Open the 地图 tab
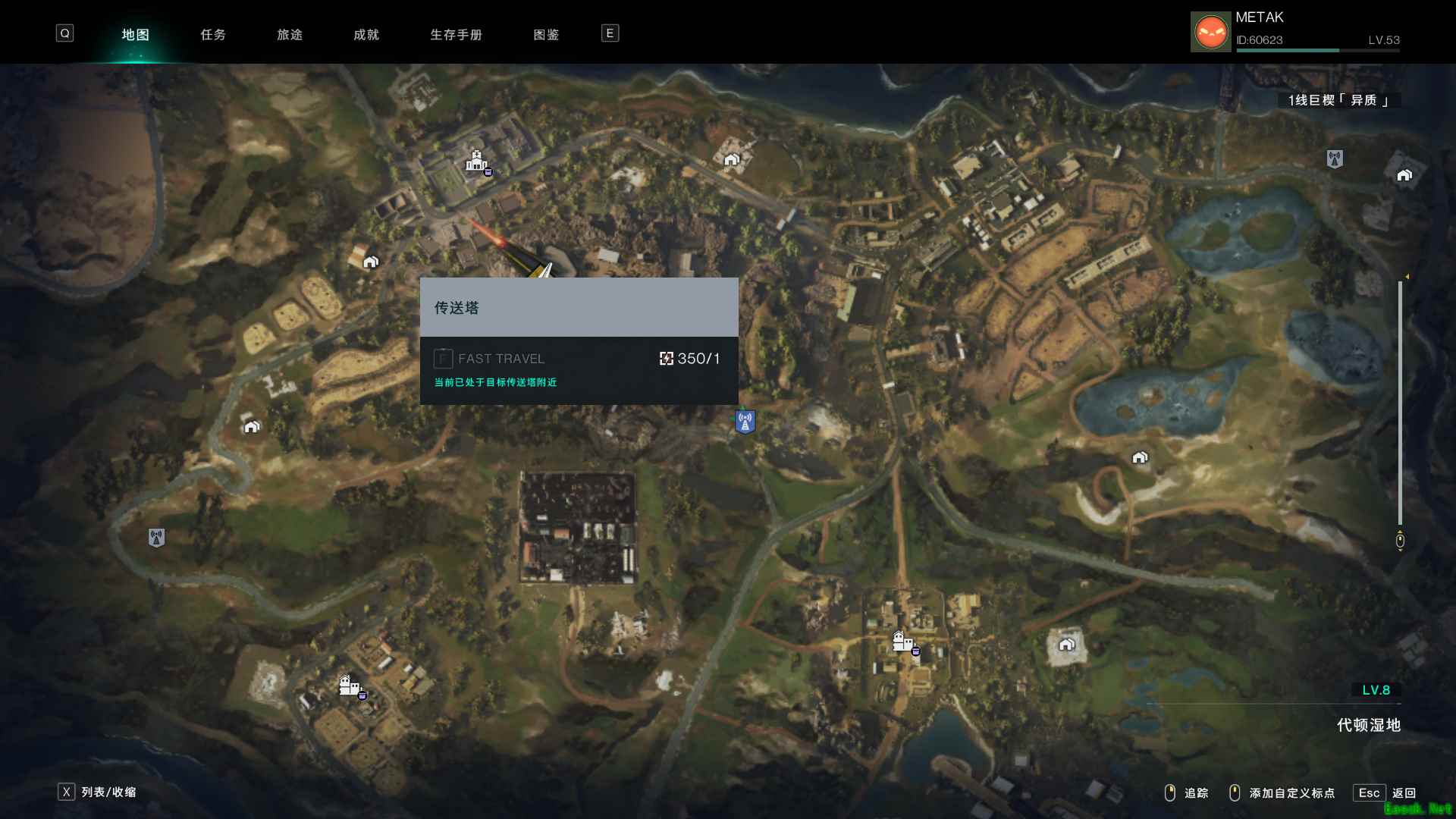This screenshot has width=1456, height=819. [x=136, y=35]
